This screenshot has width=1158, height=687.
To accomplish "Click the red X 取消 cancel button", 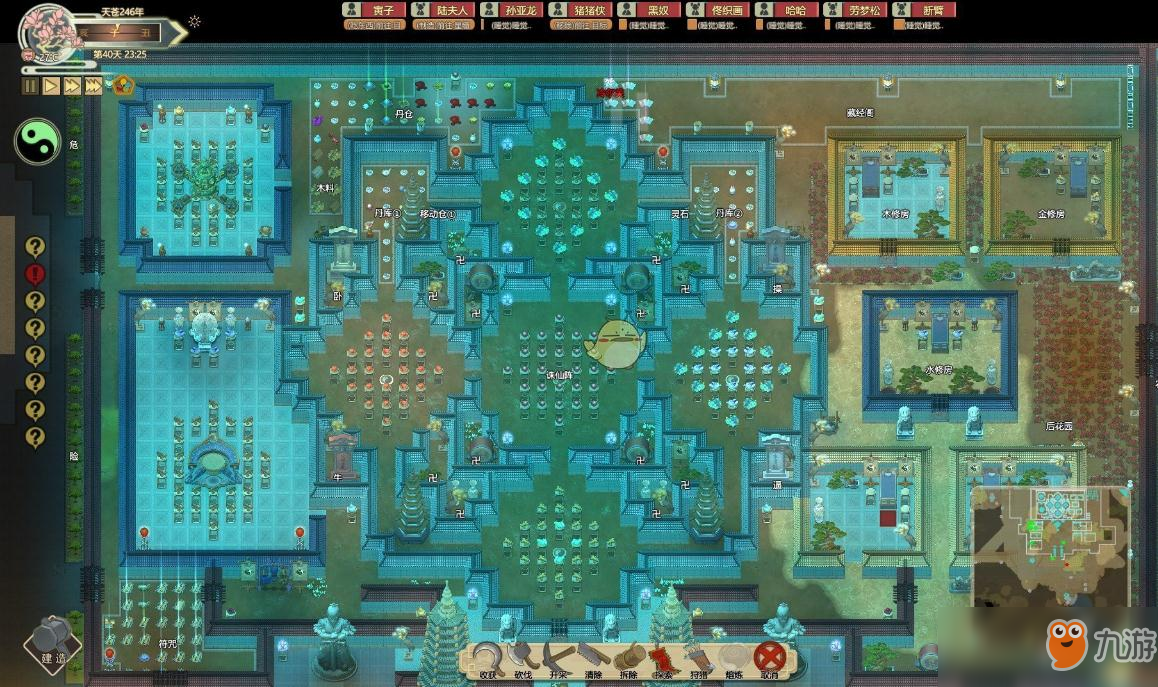I will (769, 659).
